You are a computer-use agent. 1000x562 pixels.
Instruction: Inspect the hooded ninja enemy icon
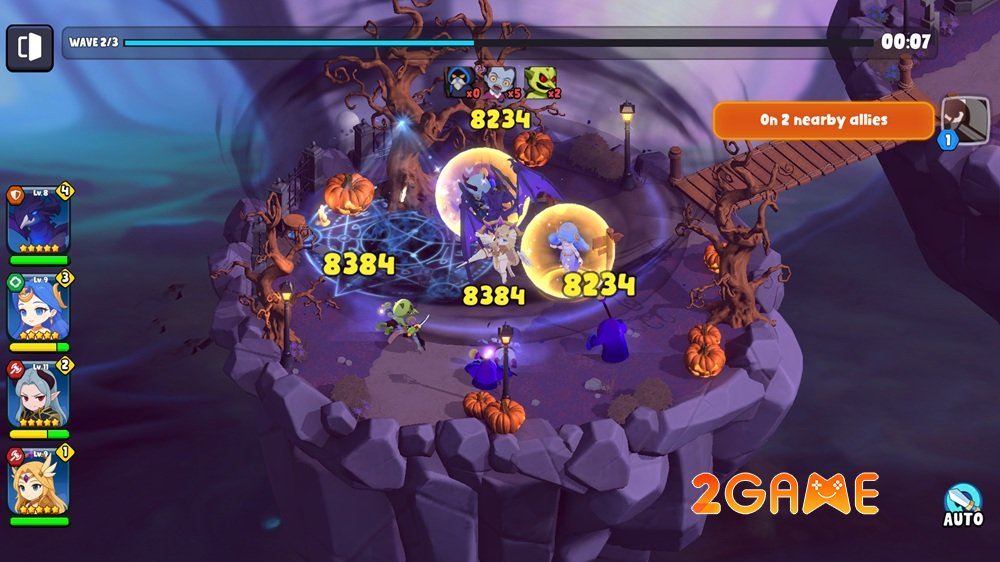coord(460,81)
